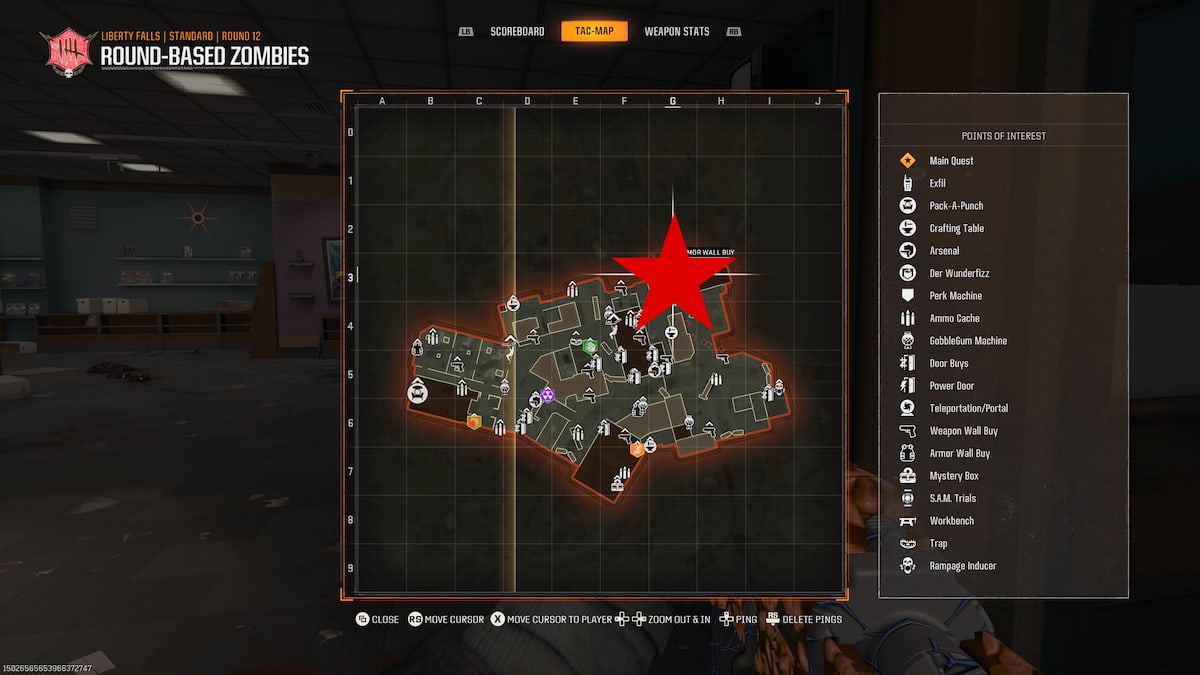Select the Tac-Map tab
The image size is (1200, 675).
(594, 32)
